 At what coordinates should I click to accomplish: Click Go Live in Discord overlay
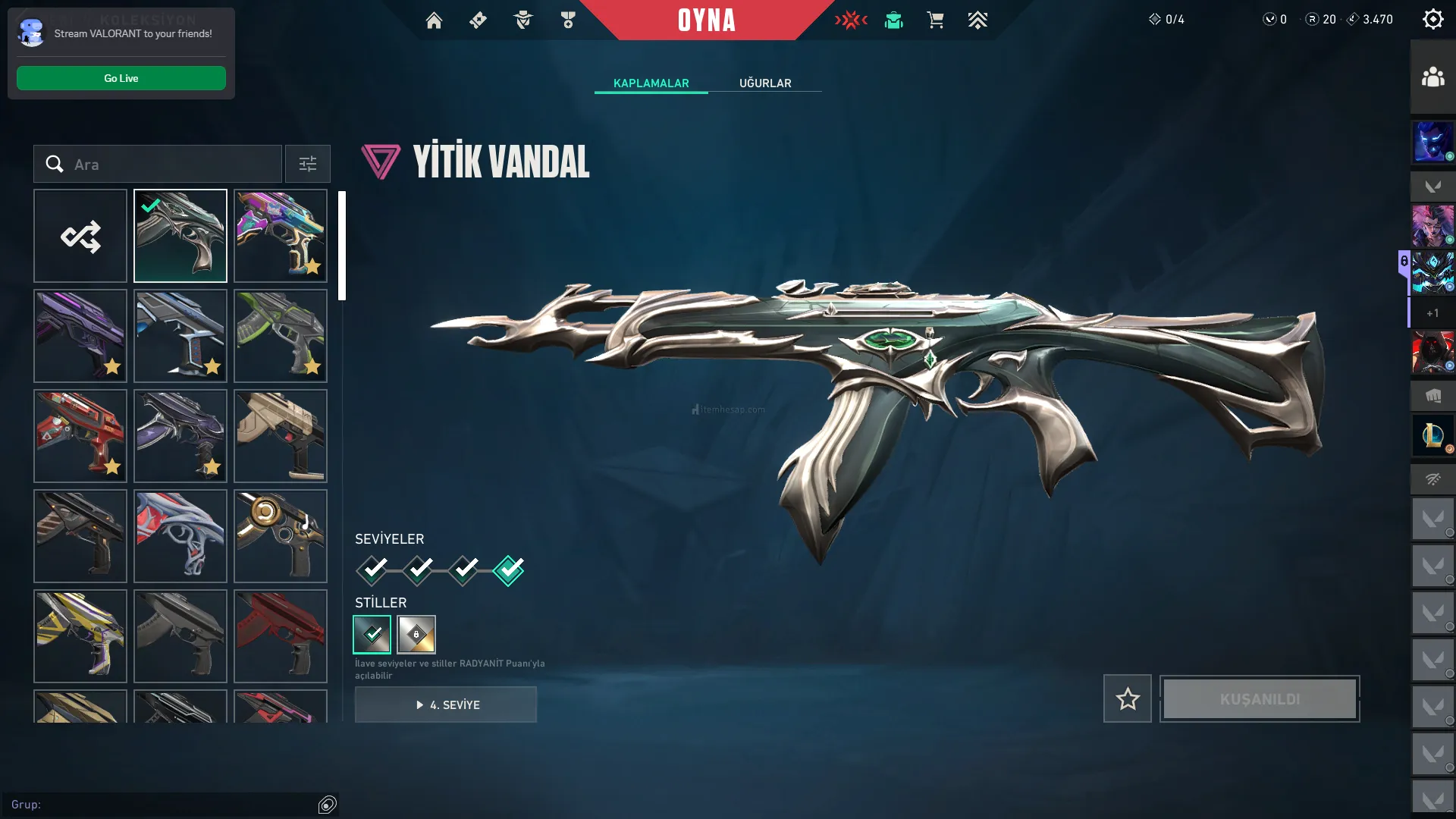pos(121,78)
